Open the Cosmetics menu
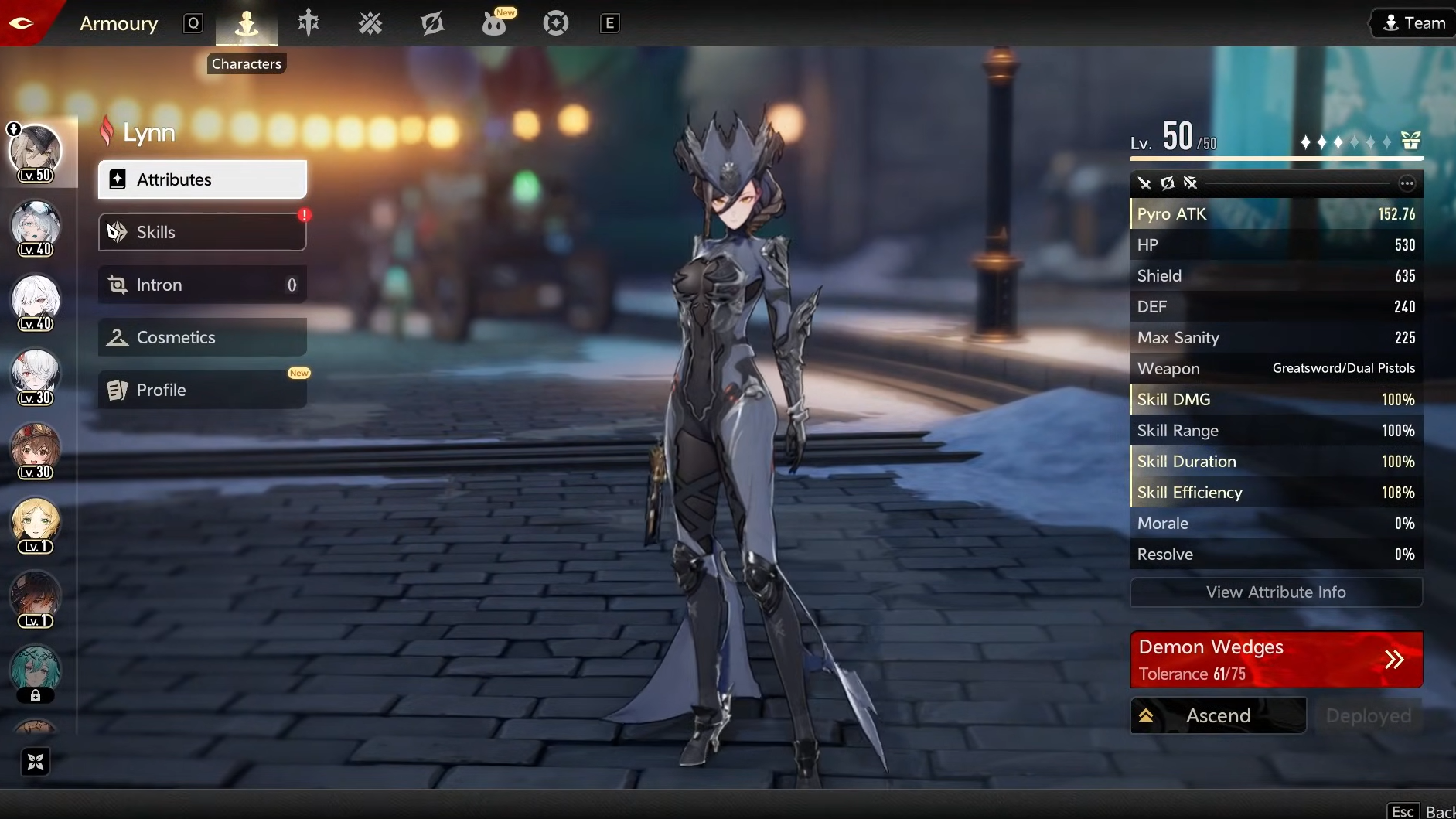 [202, 337]
